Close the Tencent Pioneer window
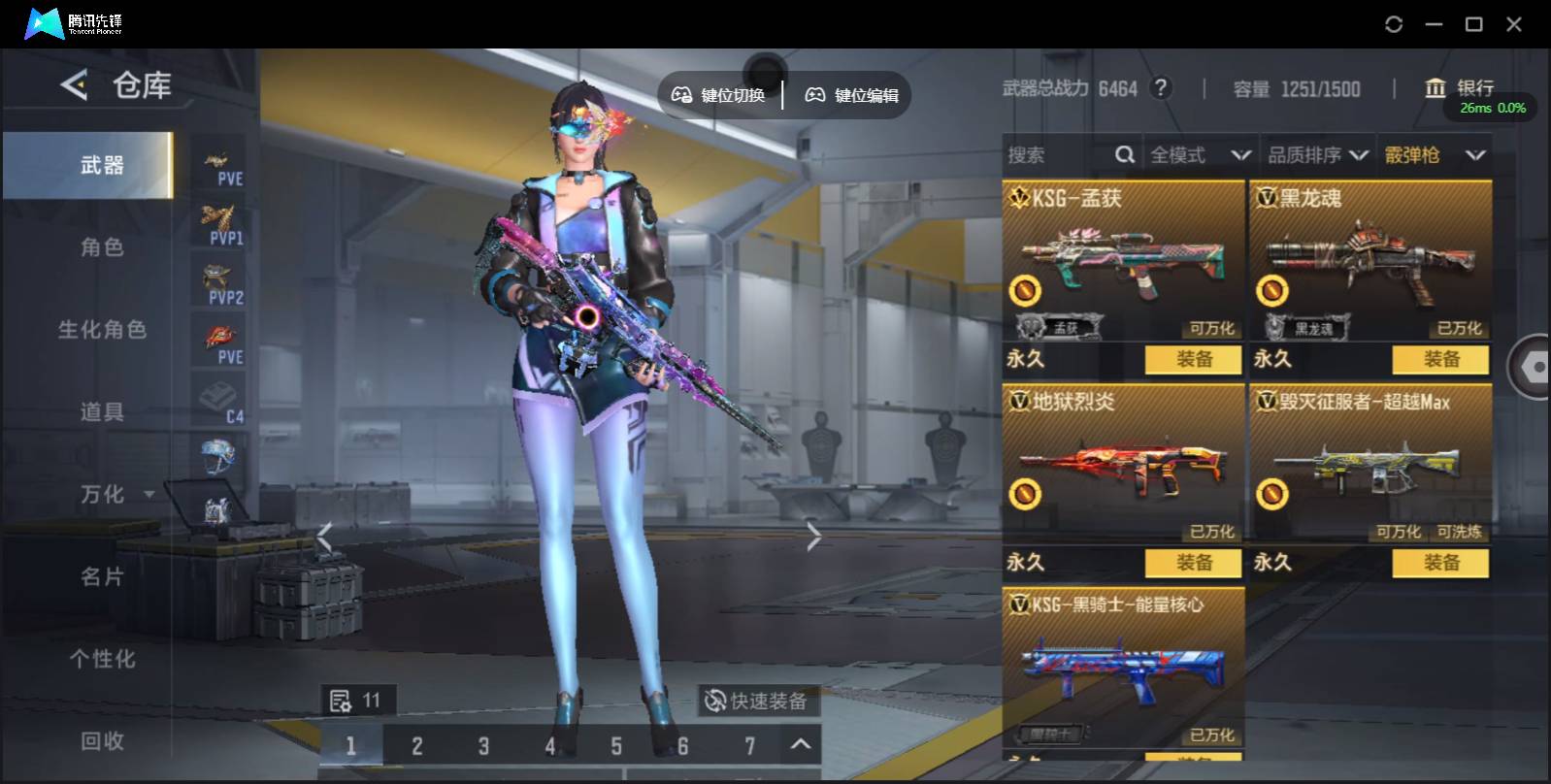 click(x=1514, y=24)
